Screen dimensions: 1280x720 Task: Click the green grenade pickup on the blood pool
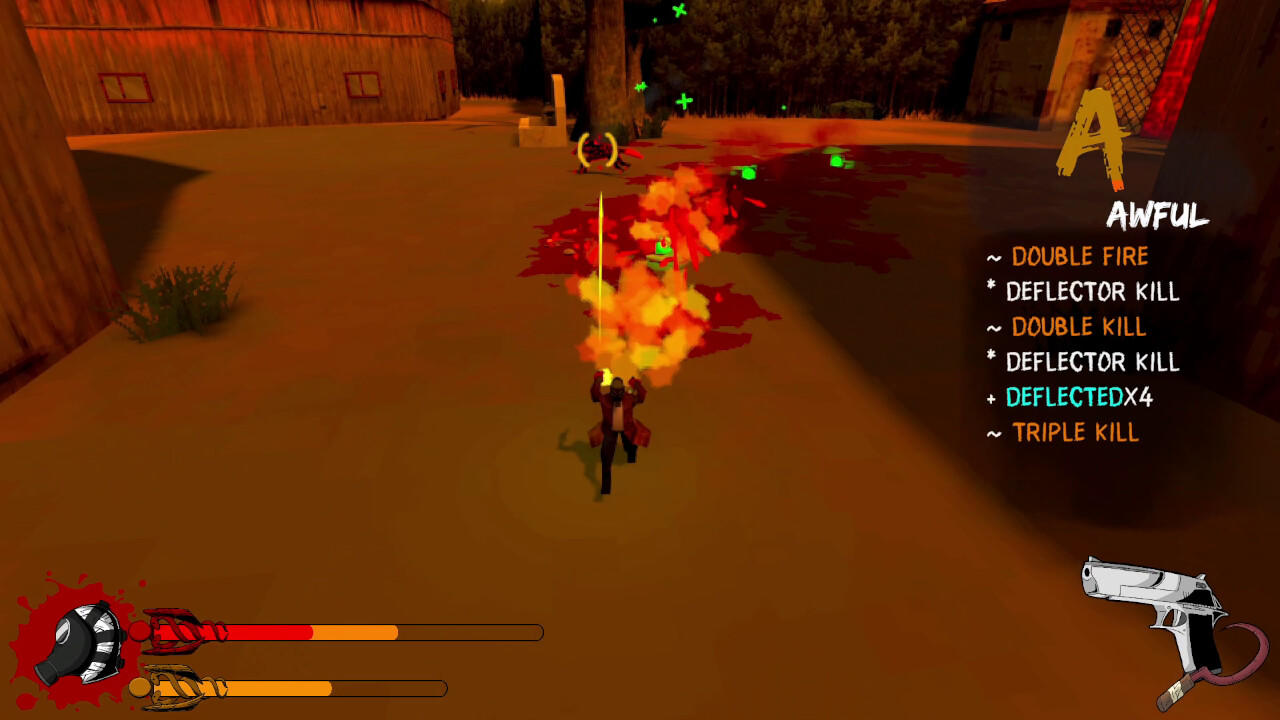pyautogui.click(x=748, y=172)
